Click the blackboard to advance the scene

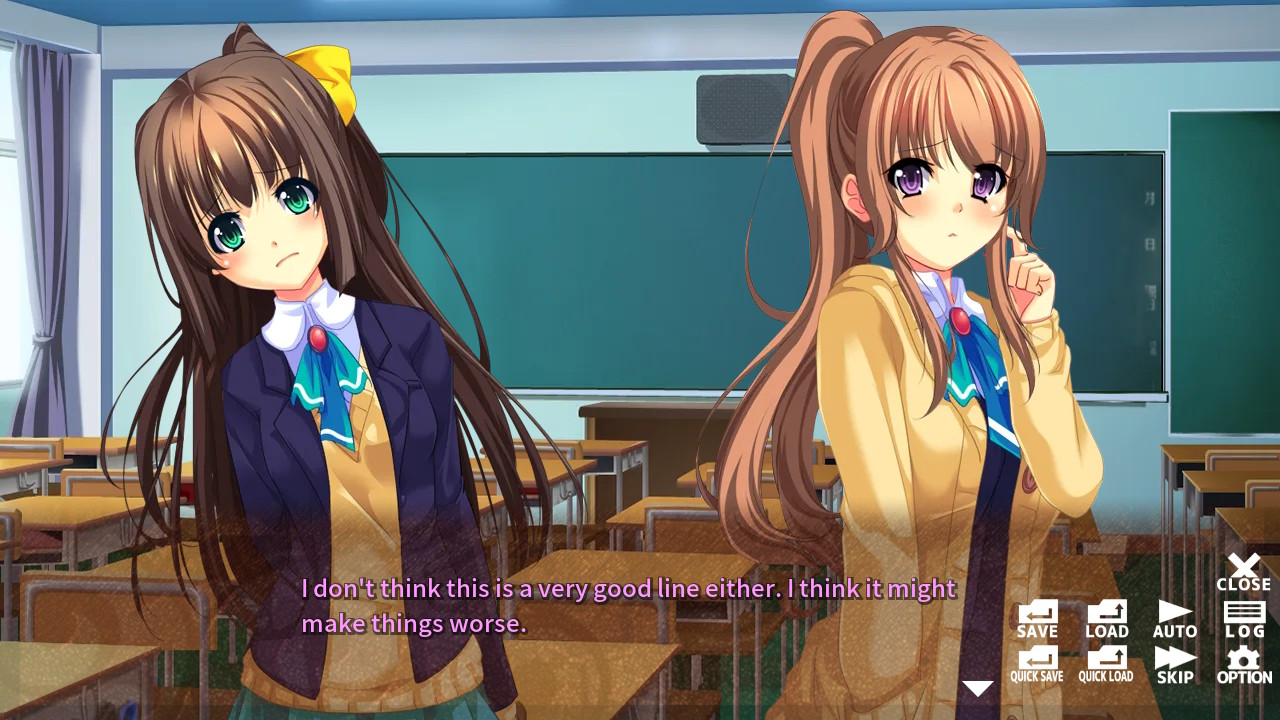pyautogui.click(x=600, y=250)
